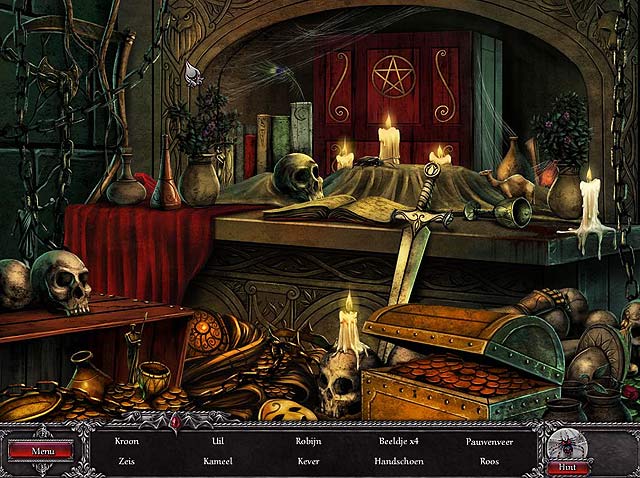
Task: Select 'Handschoen' from the item list
Action: click(398, 461)
